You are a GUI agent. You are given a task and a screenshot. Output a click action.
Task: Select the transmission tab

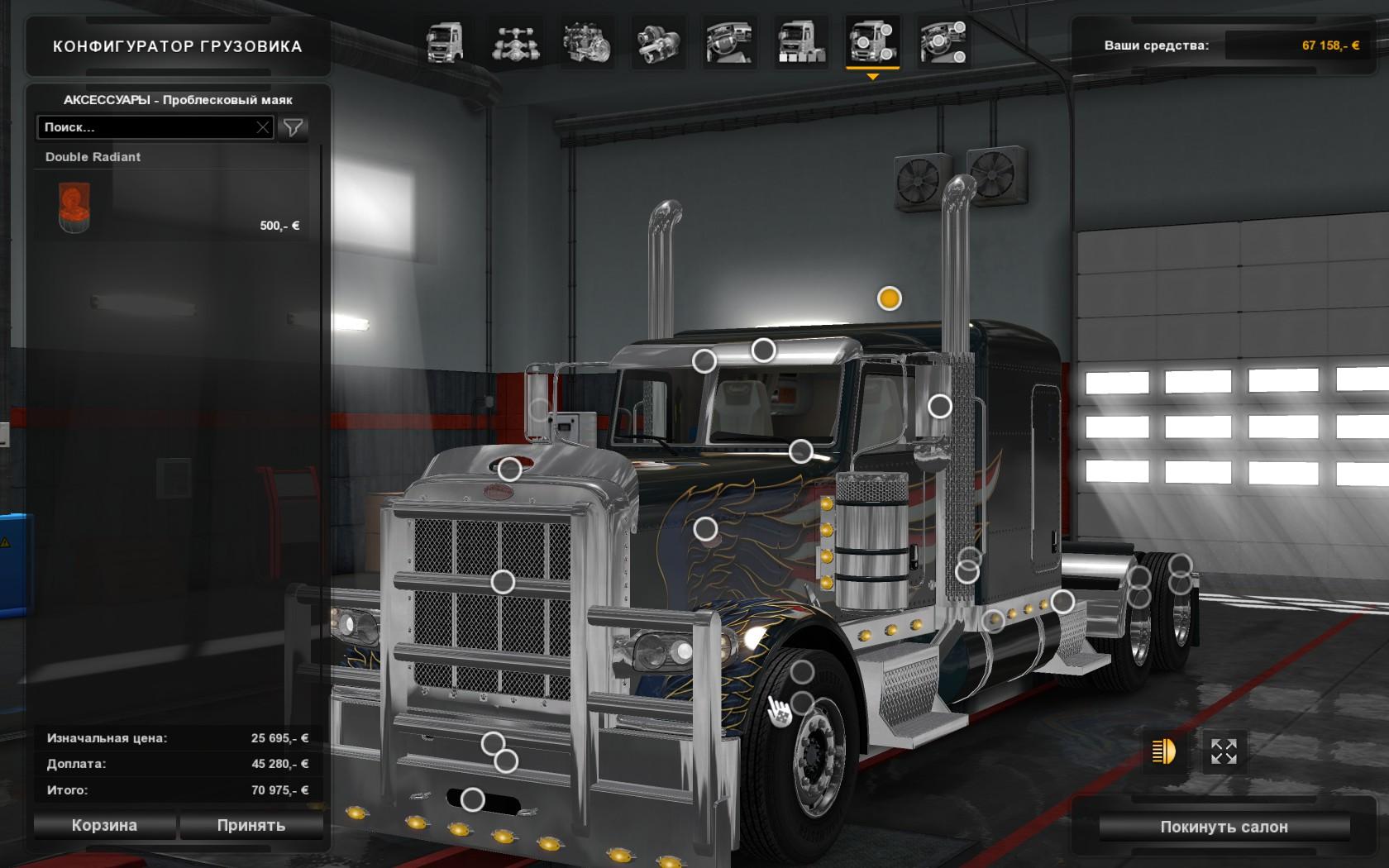point(658,42)
